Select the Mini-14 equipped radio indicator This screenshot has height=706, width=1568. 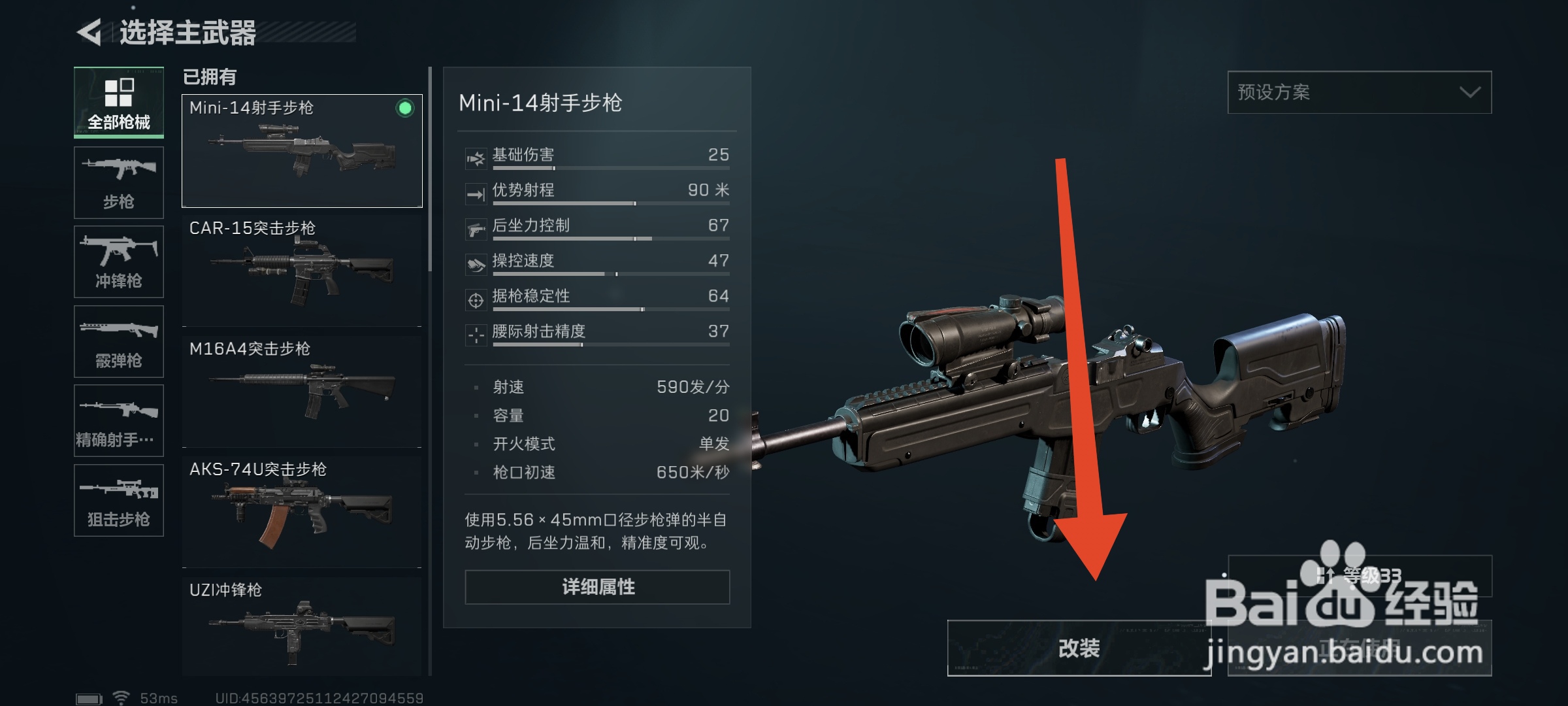tap(405, 109)
